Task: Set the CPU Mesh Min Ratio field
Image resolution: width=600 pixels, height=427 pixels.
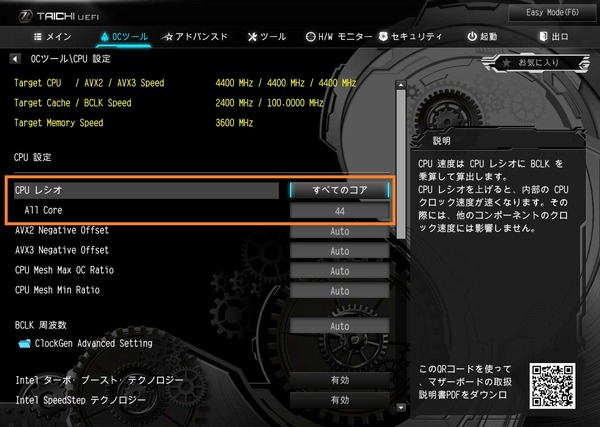Action: 339,290
